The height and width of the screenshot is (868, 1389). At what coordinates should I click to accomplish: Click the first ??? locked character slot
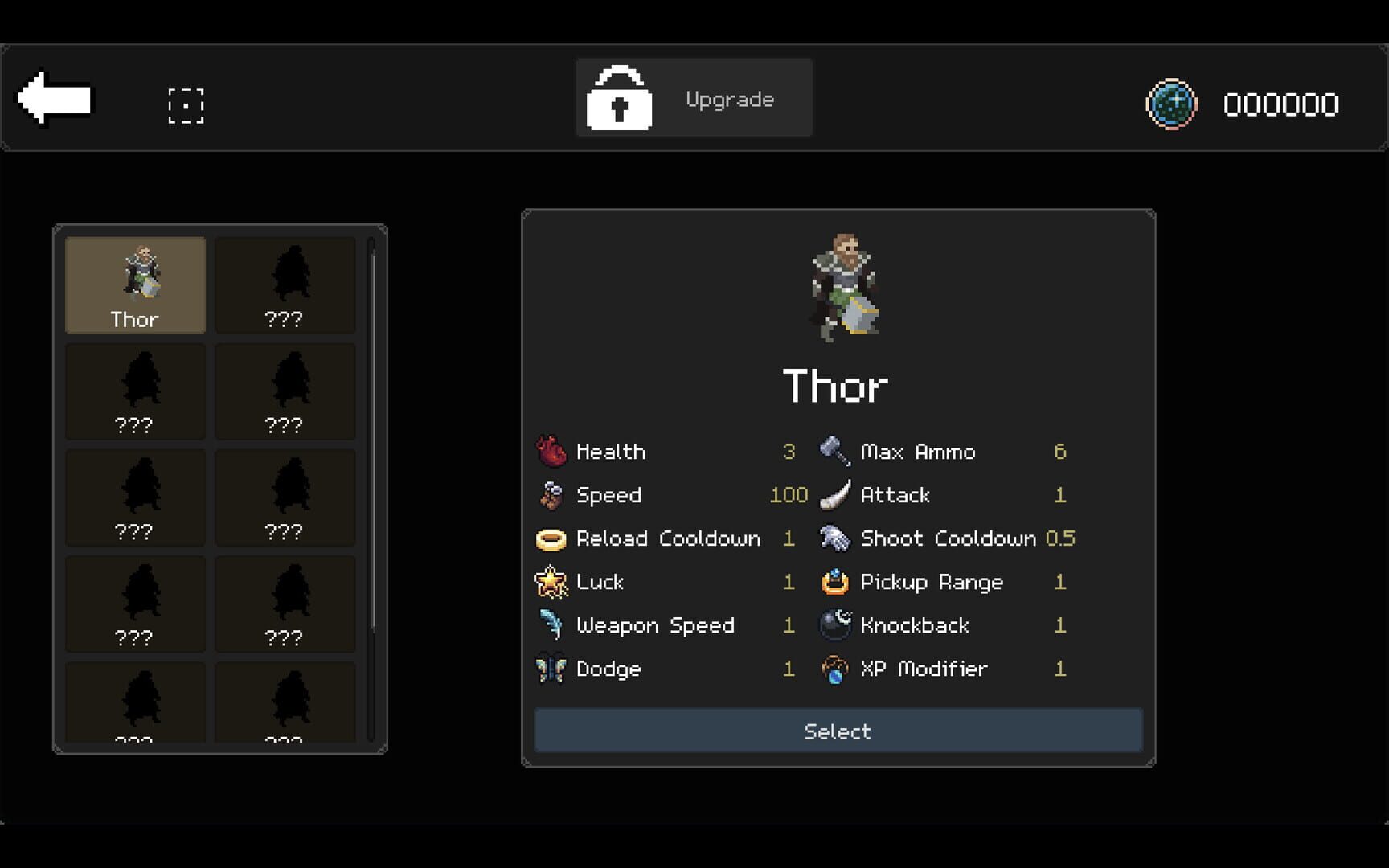pyautogui.click(x=285, y=284)
